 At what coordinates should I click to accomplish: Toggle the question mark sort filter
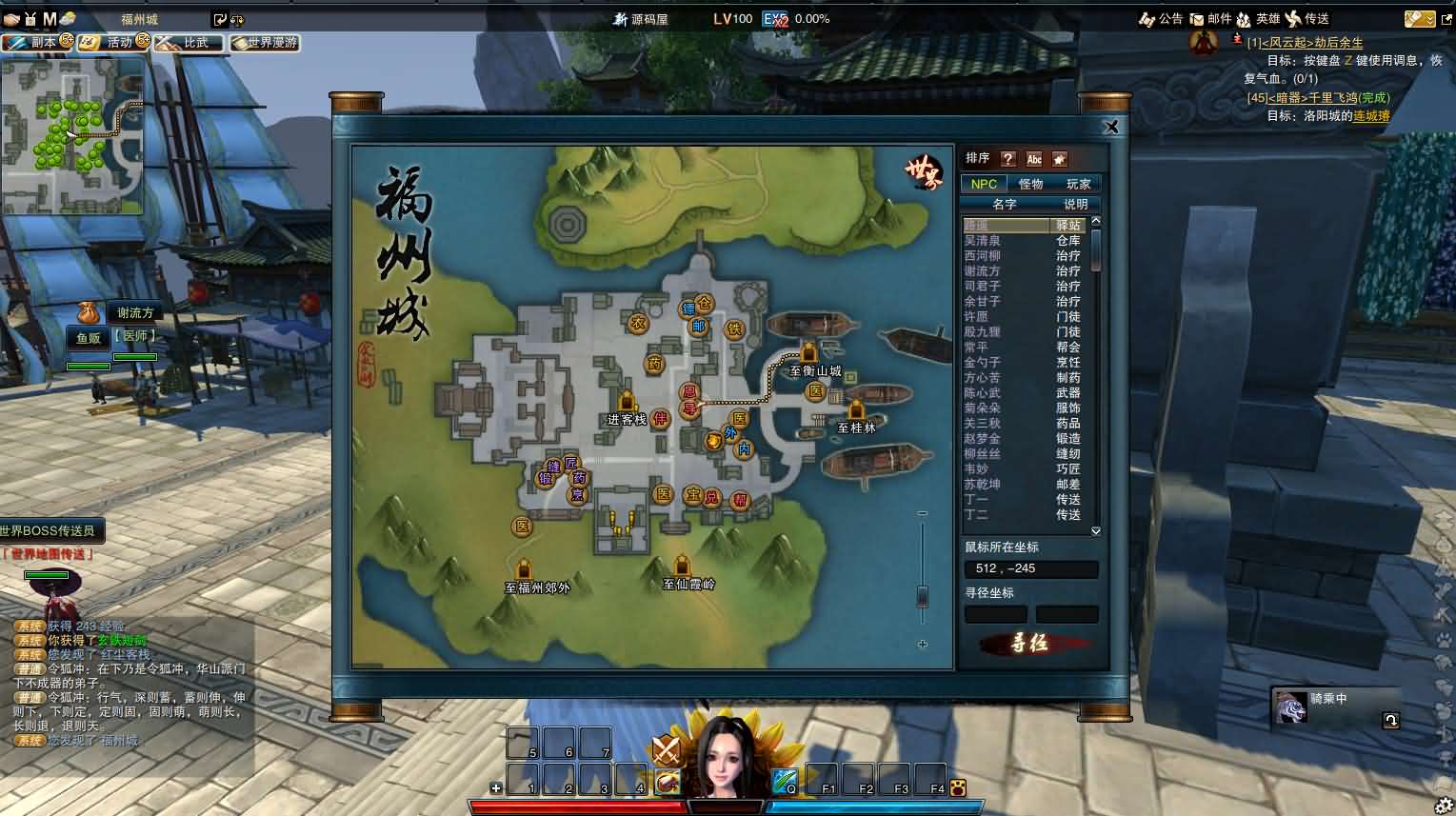[x=1009, y=158]
